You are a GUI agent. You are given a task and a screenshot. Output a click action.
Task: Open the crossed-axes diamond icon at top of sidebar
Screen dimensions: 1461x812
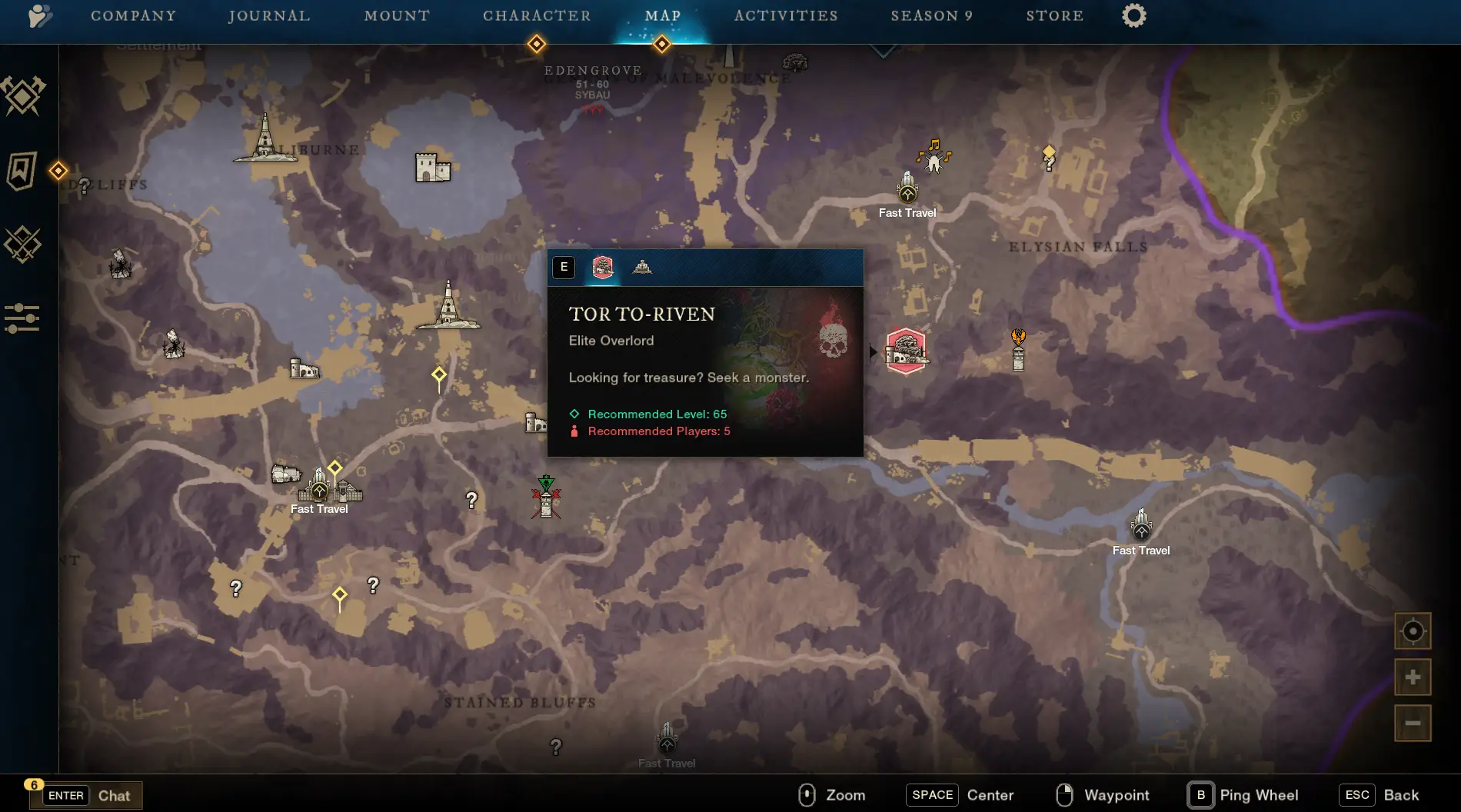click(23, 96)
